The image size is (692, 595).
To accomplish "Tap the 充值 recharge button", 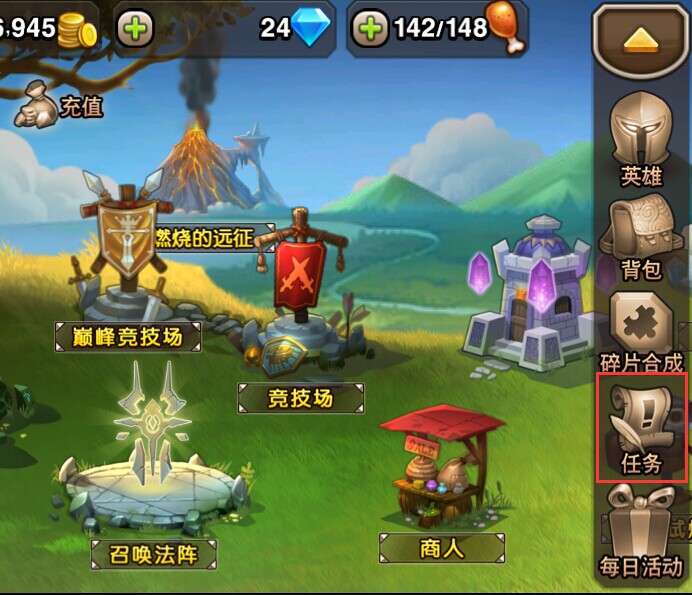I will [x=60, y=103].
